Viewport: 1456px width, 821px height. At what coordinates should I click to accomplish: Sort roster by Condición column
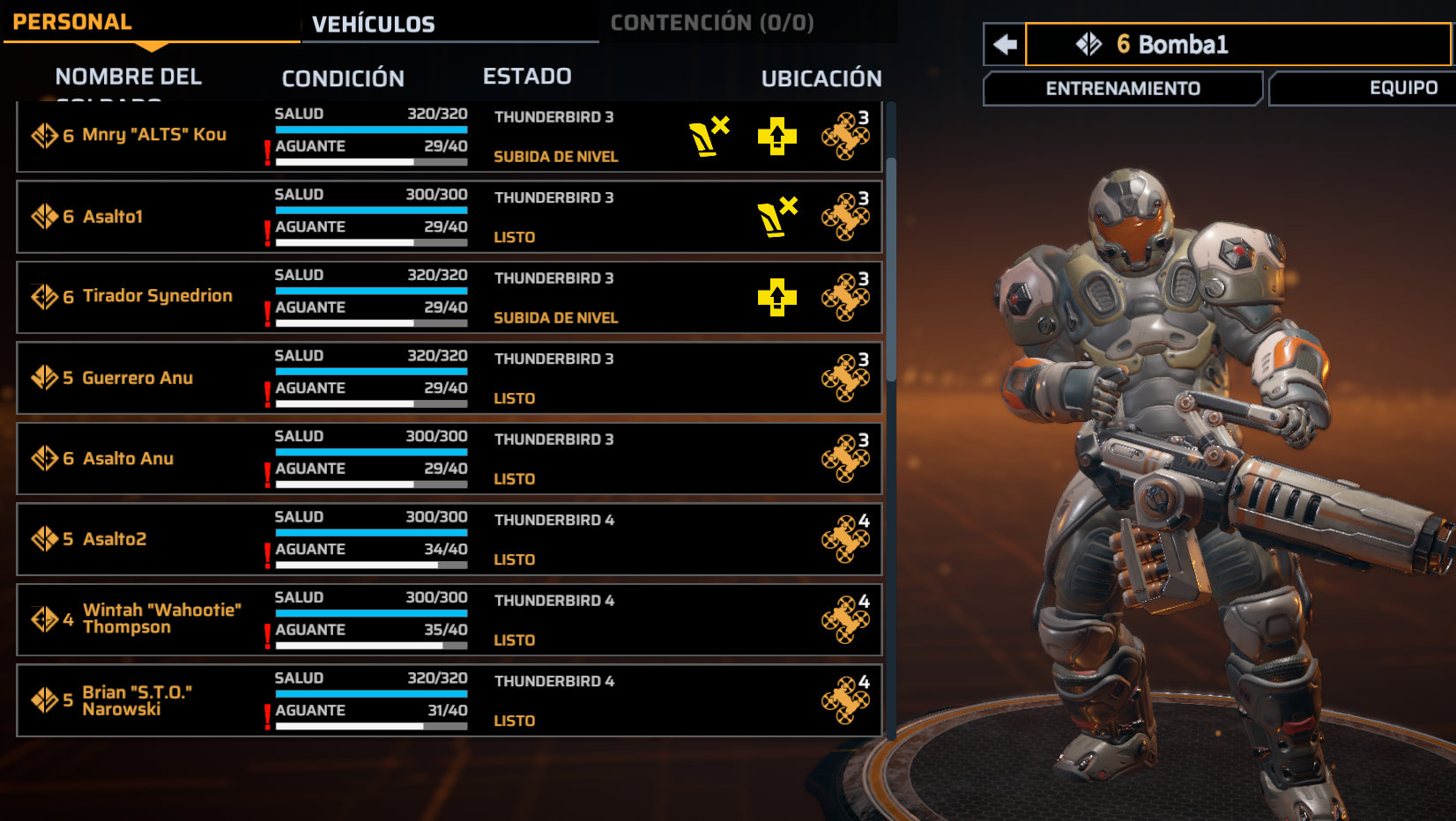tap(343, 78)
